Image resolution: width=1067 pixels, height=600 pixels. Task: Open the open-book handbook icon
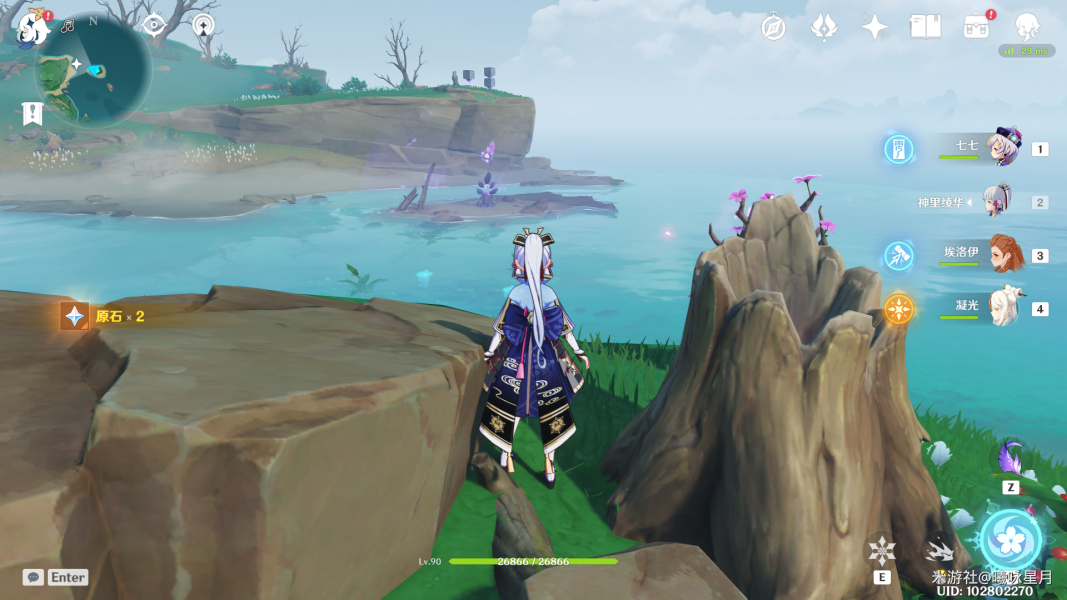pyautogui.click(x=925, y=27)
